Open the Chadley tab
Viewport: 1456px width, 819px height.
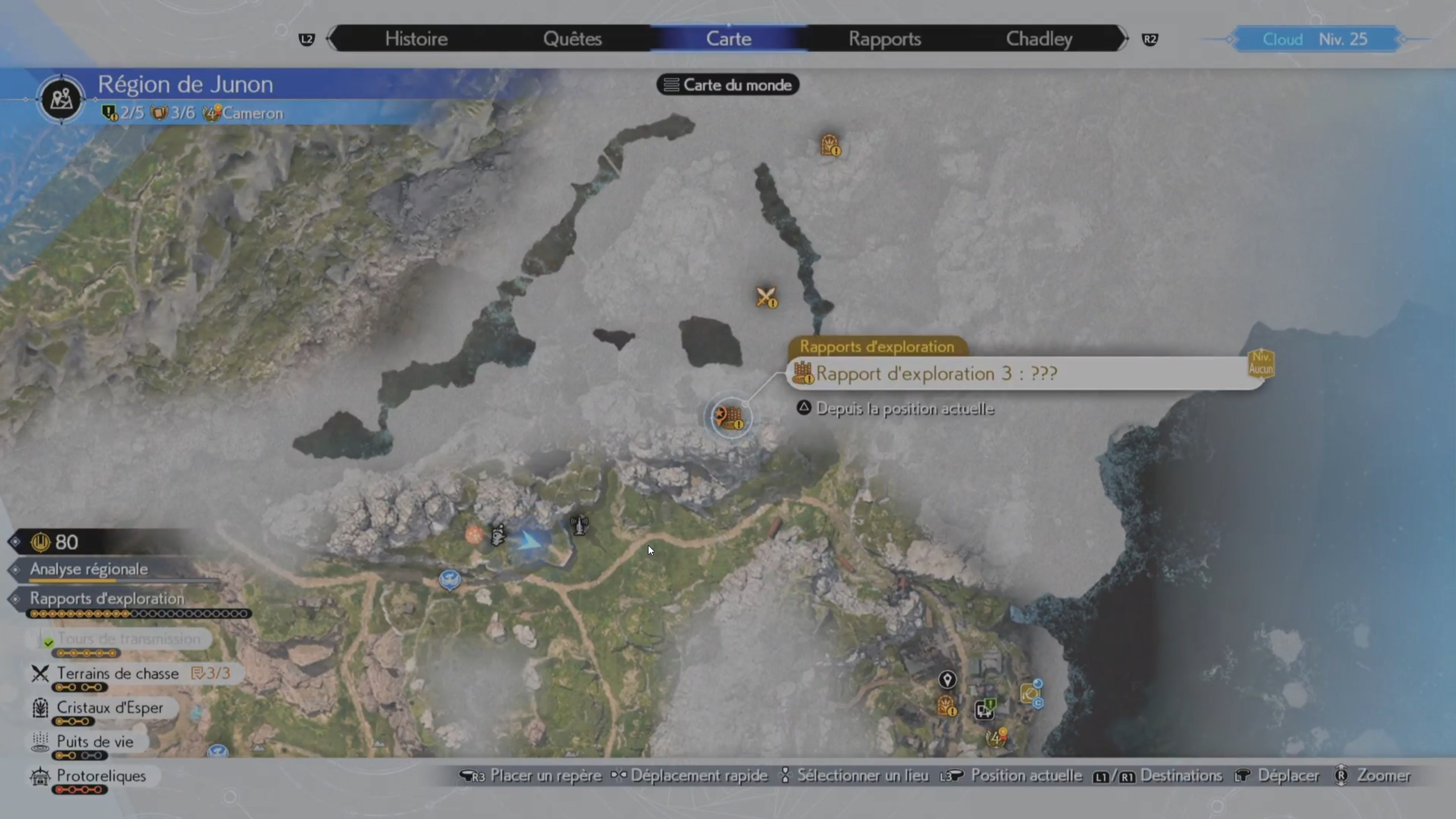point(1039,39)
